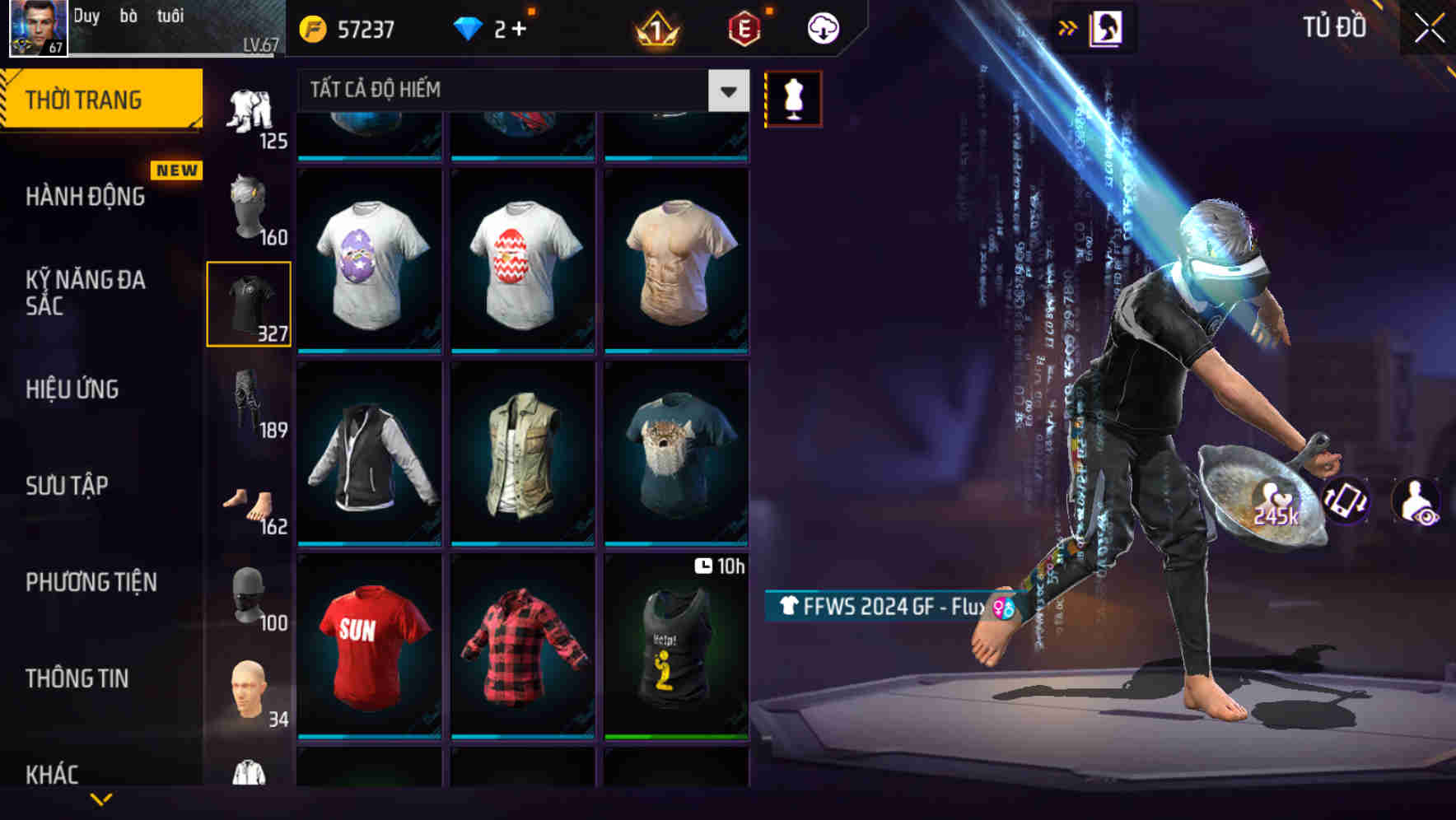The height and width of the screenshot is (820, 1456).
Task: Open the cloud download icon in the top bar
Action: pos(823,27)
